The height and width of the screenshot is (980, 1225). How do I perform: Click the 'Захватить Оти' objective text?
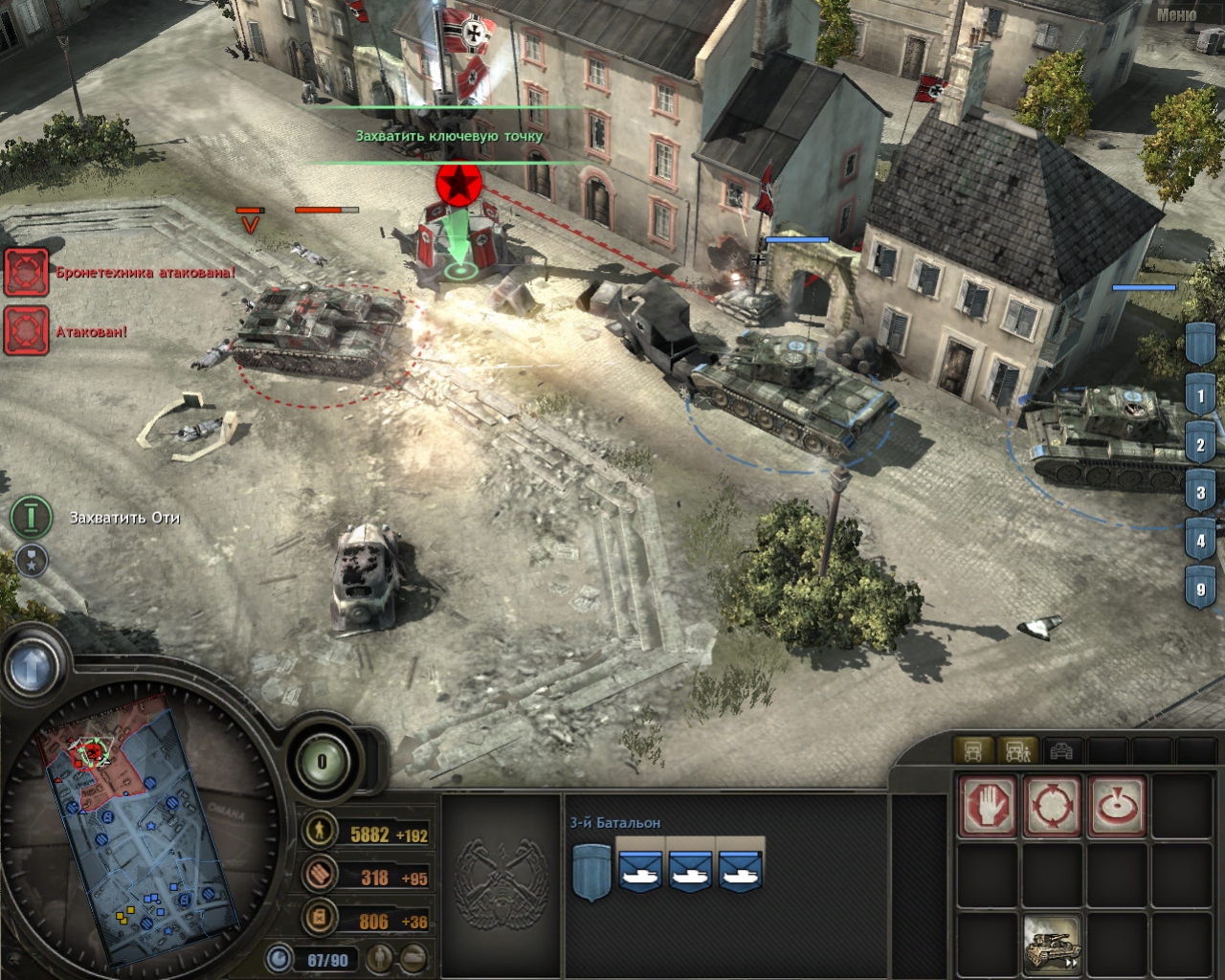tap(122, 518)
